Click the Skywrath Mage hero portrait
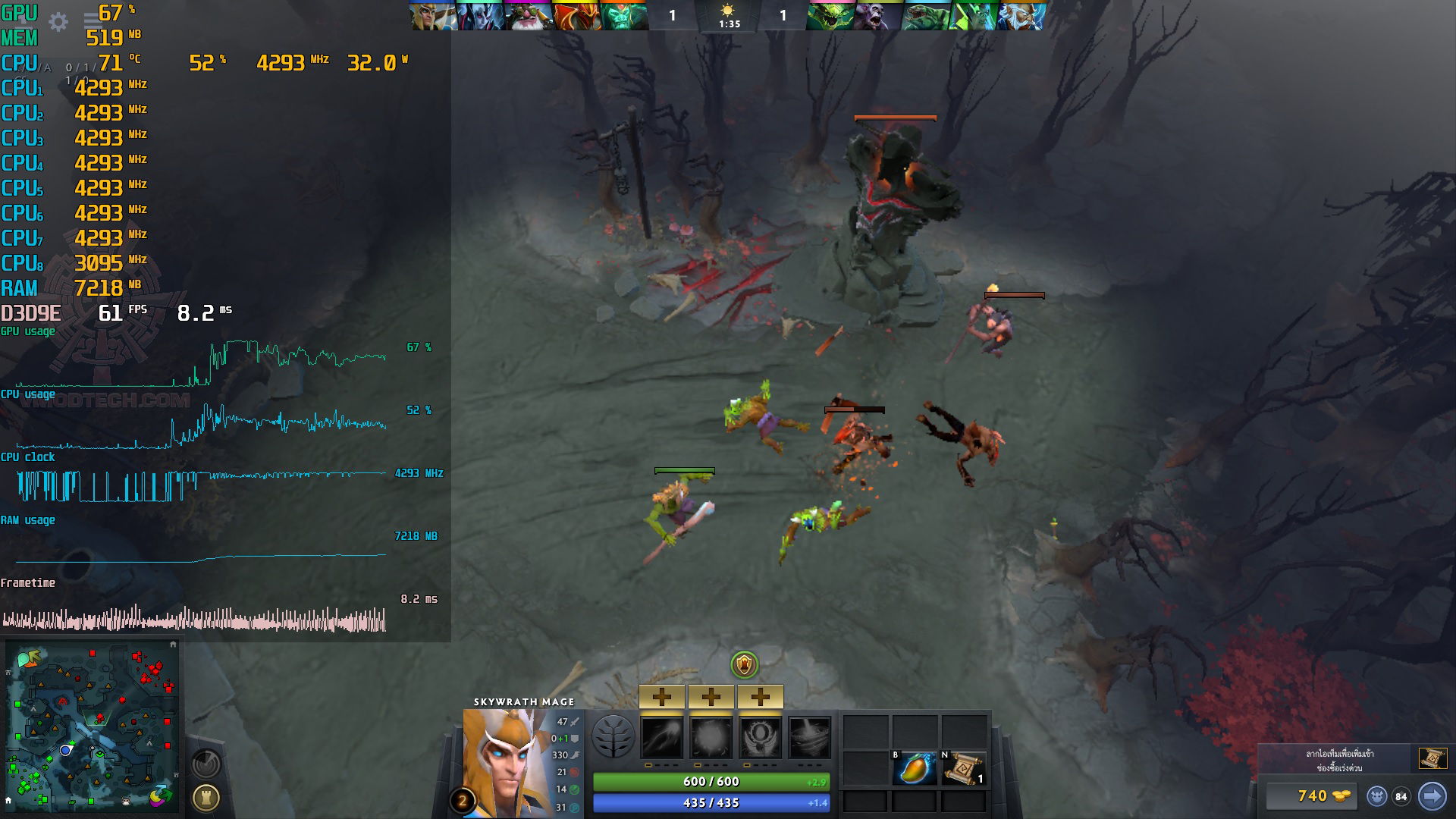Screen dimensions: 1456x819 click(506, 762)
